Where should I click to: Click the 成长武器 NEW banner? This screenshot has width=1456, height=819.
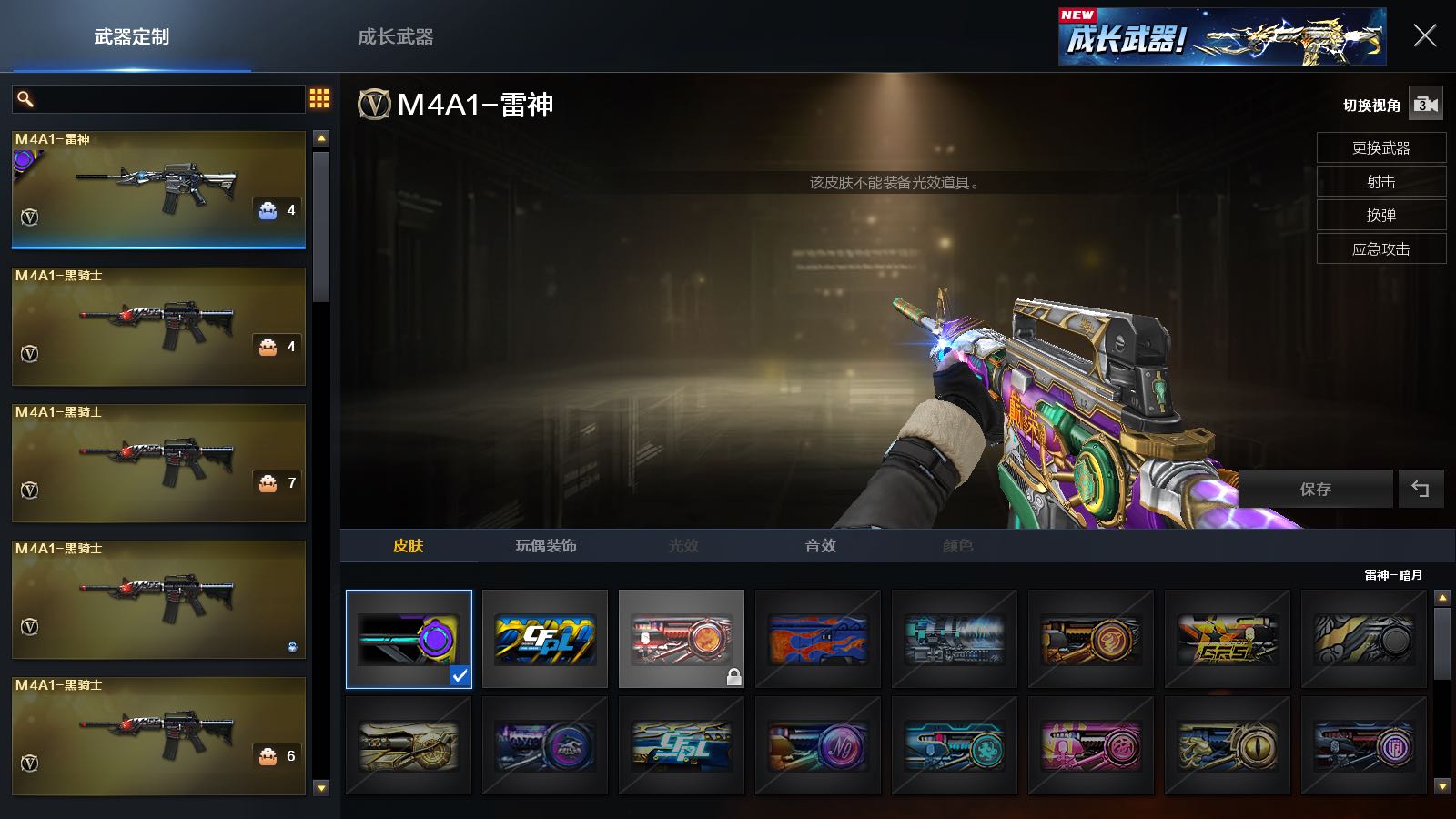coord(1221,37)
